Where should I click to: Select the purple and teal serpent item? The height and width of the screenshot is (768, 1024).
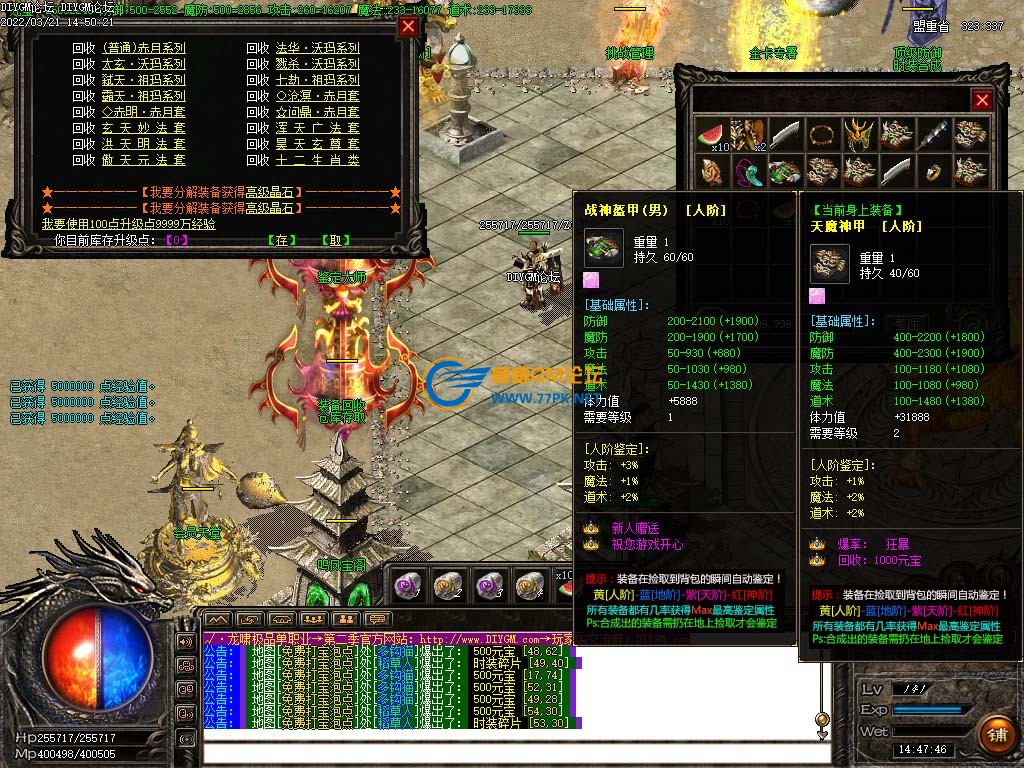747,171
